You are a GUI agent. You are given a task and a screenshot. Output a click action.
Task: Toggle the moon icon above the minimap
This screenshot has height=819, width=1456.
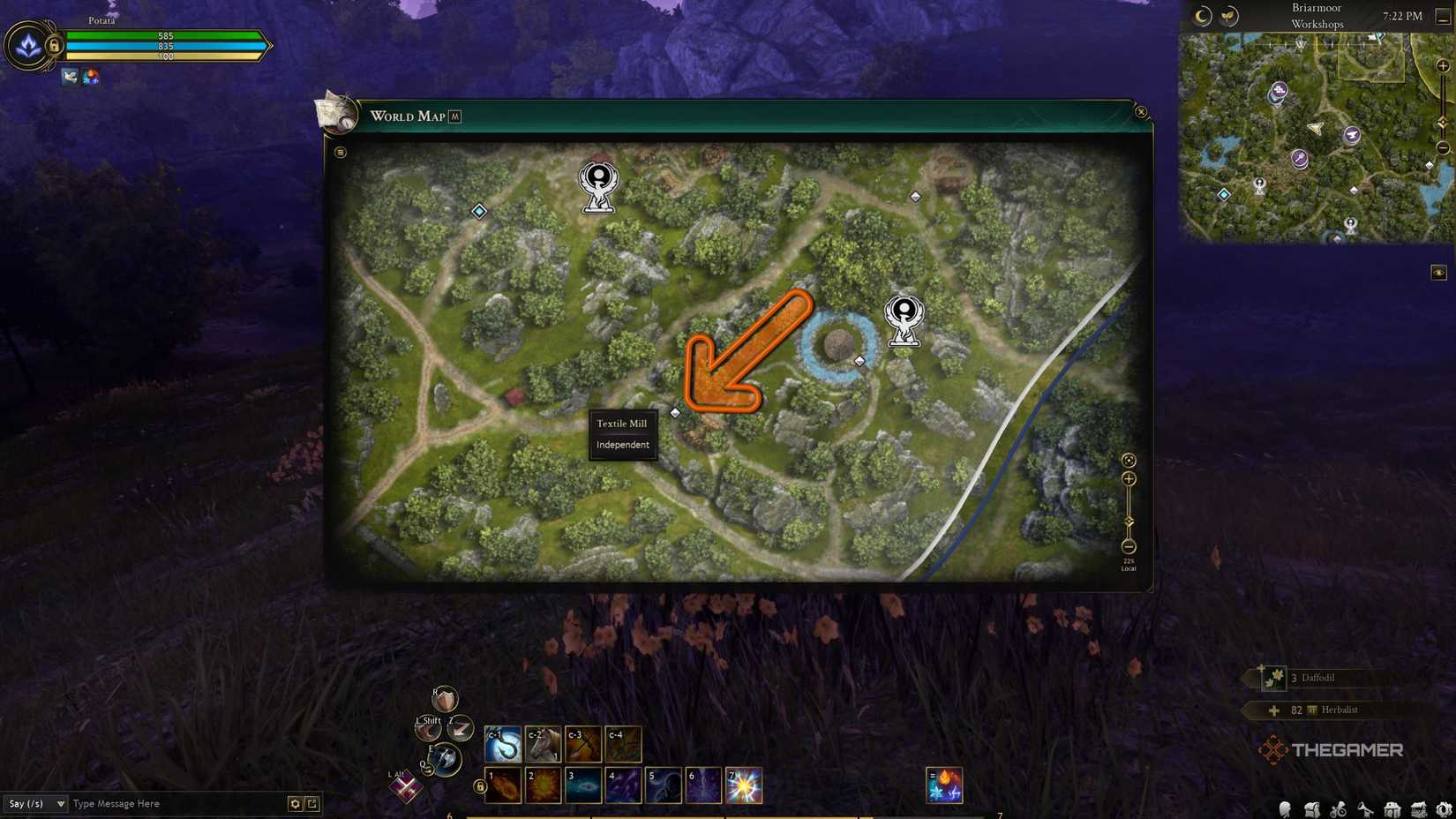click(x=1201, y=15)
